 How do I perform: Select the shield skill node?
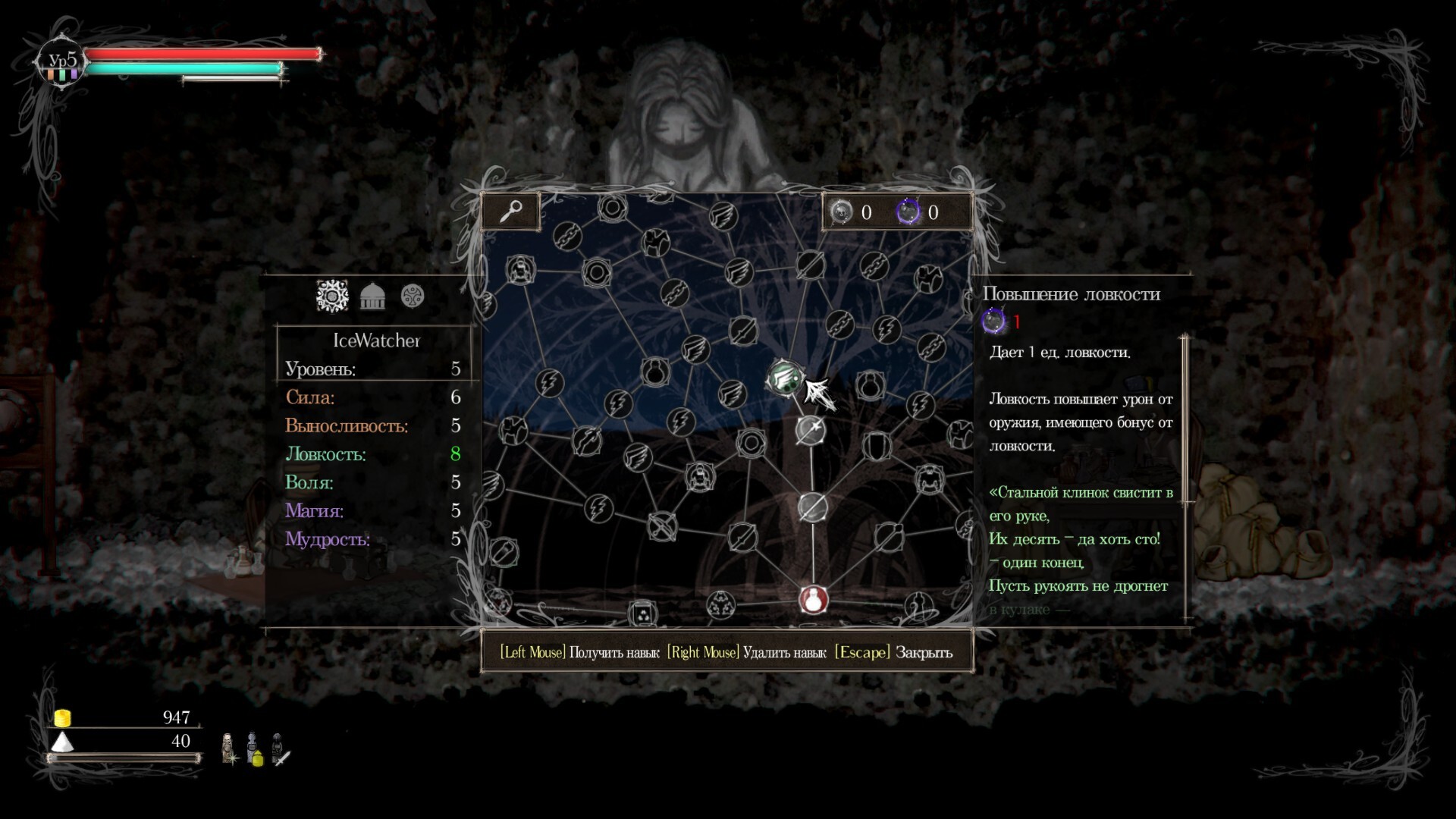coord(875,445)
